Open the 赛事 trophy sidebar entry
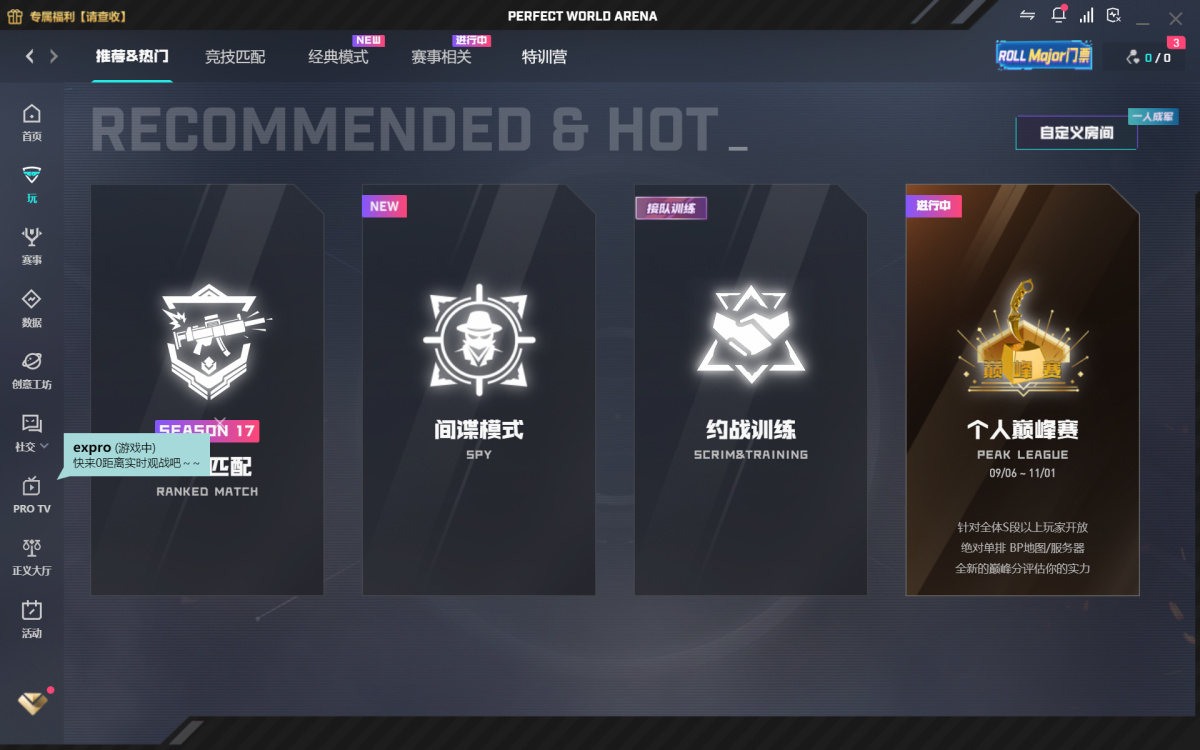The image size is (1200, 750). tap(32, 247)
